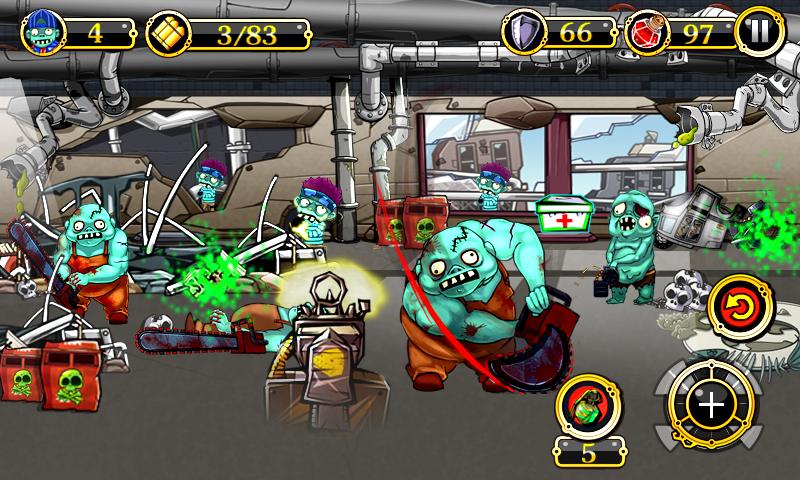Pause the game
Viewport: 800px width, 480px height.
point(759,33)
